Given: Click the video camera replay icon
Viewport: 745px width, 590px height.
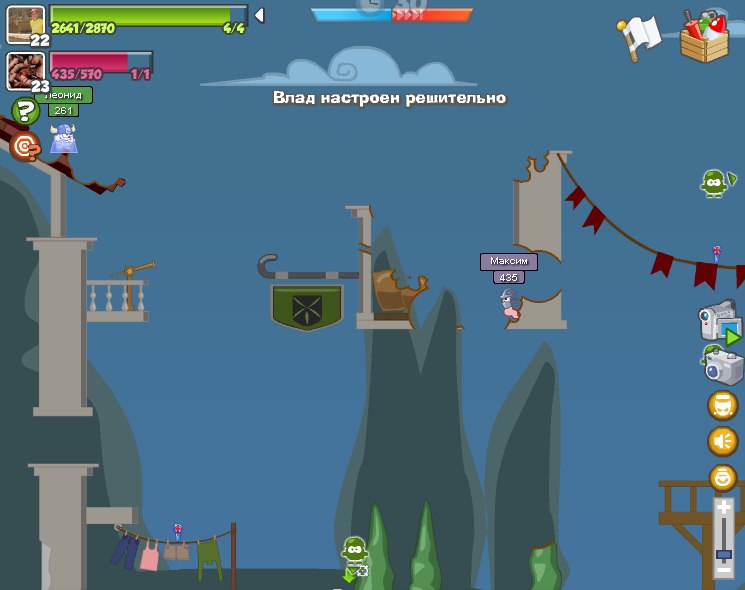Looking at the screenshot, I should [x=719, y=324].
